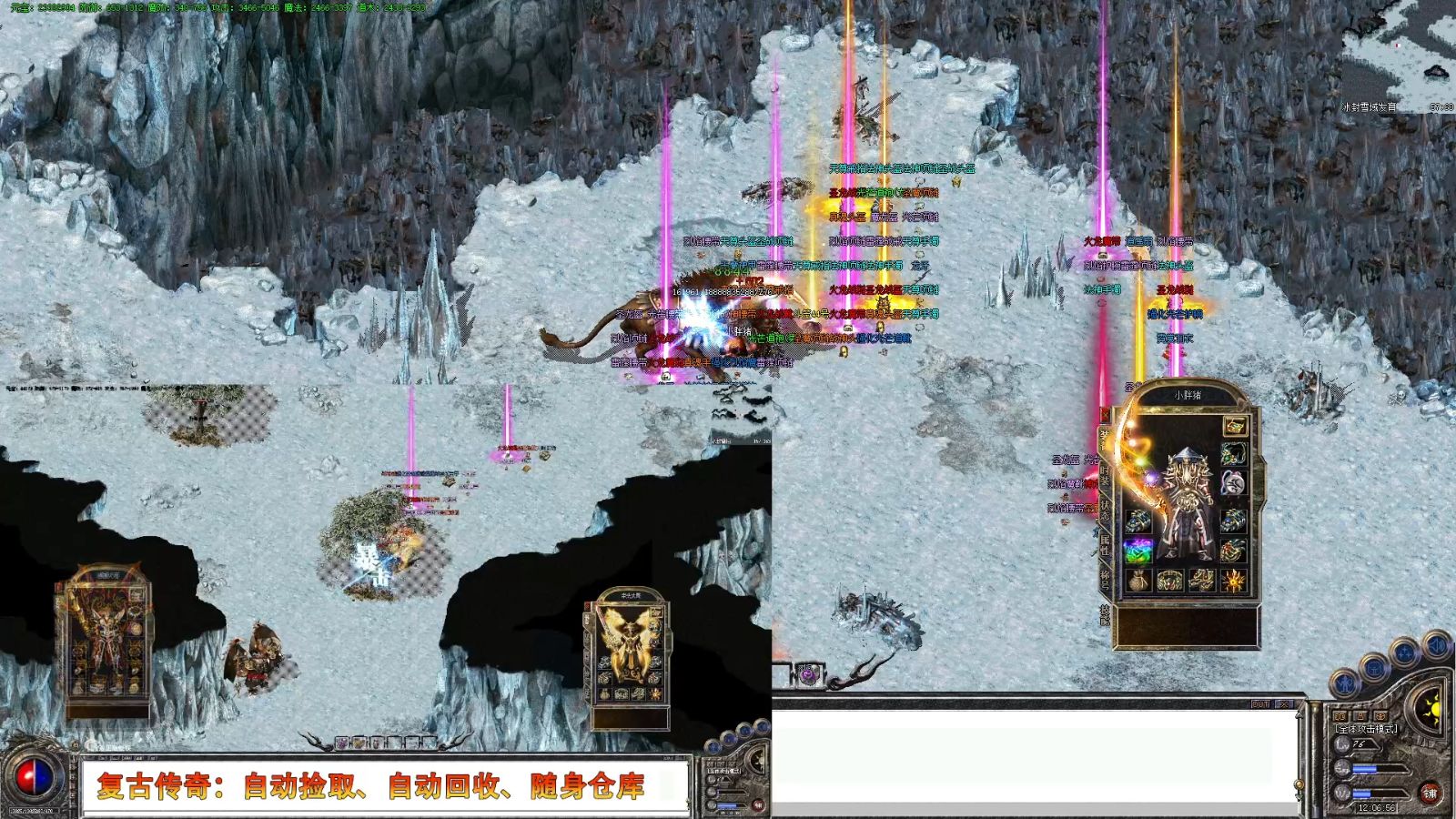Screen dimensions: 1456x819
Task: Expand the 称号 section of the equipment panel
Action: pyautogui.click(x=1104, y=579)
